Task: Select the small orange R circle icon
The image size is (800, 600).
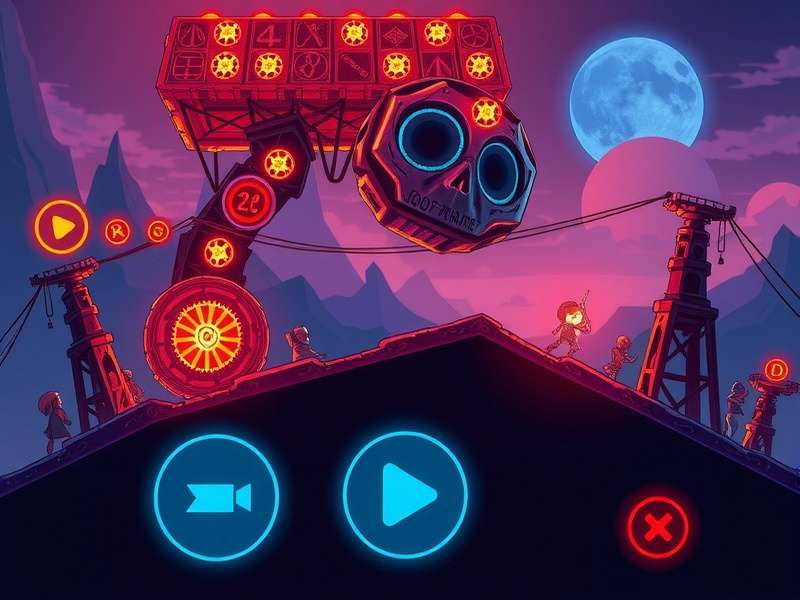Action: [118, 232]
